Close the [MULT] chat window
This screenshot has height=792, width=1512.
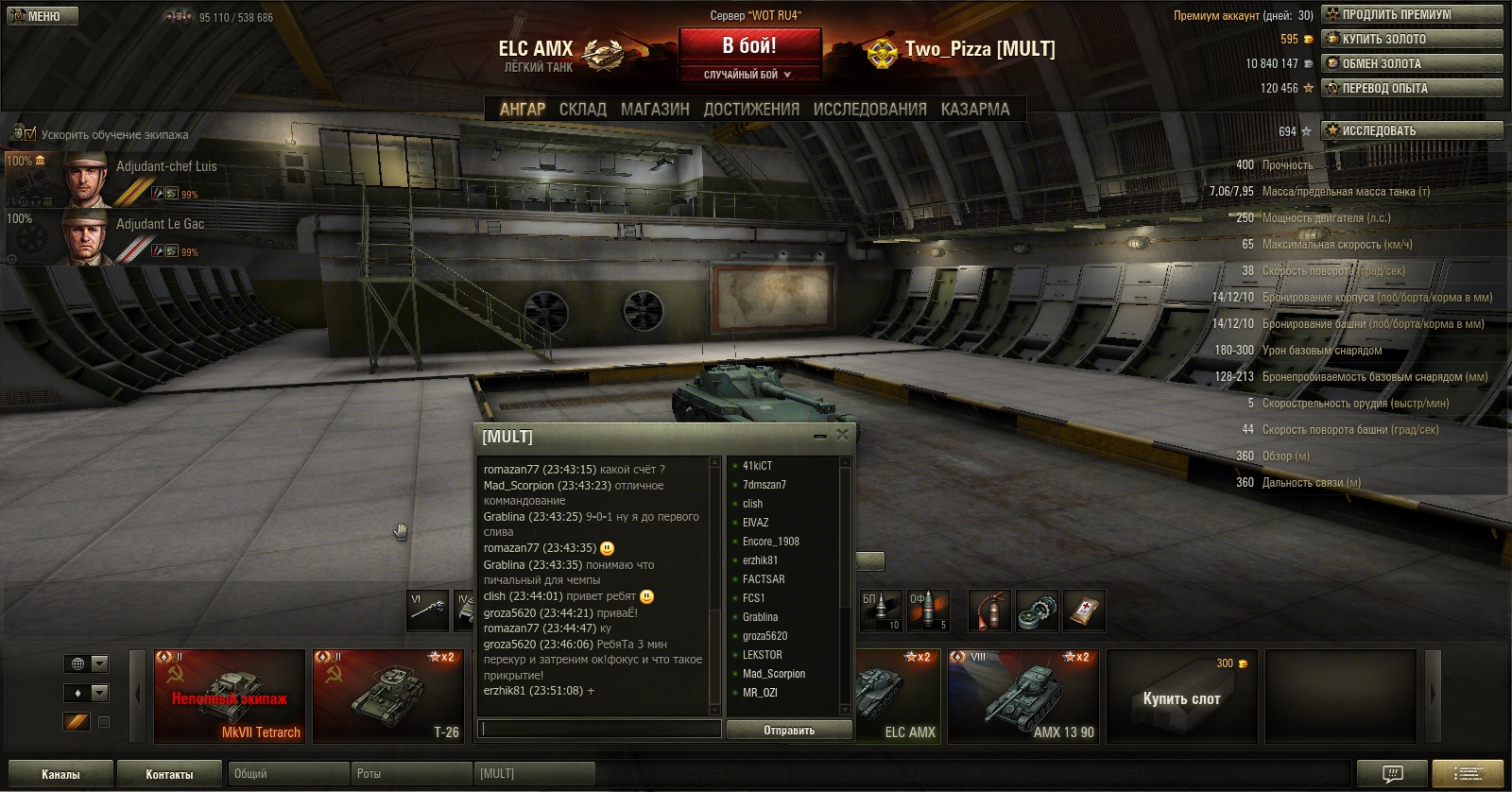click(842, 435)
